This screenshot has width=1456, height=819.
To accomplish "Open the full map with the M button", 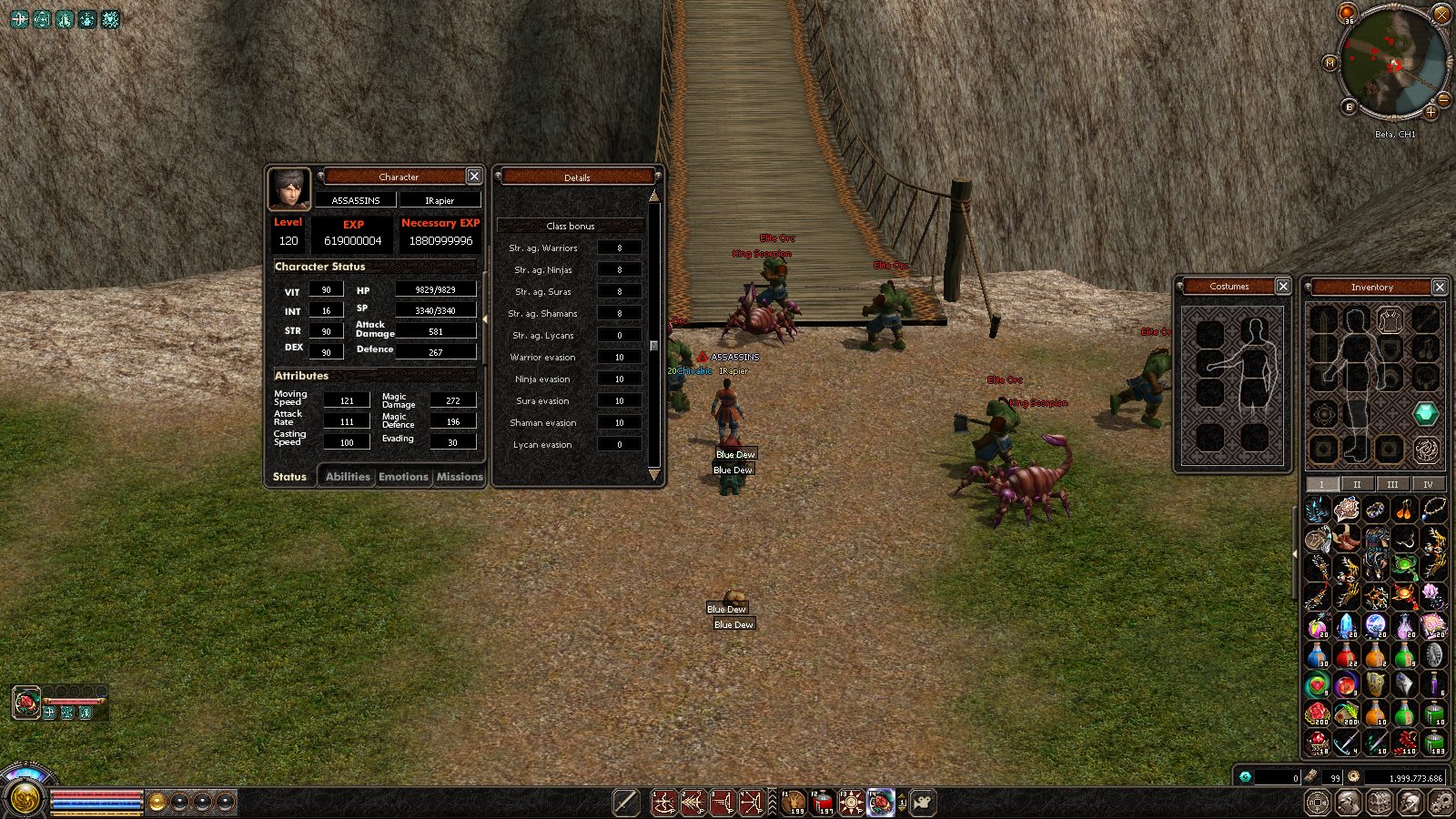I will coord(1330,63).
